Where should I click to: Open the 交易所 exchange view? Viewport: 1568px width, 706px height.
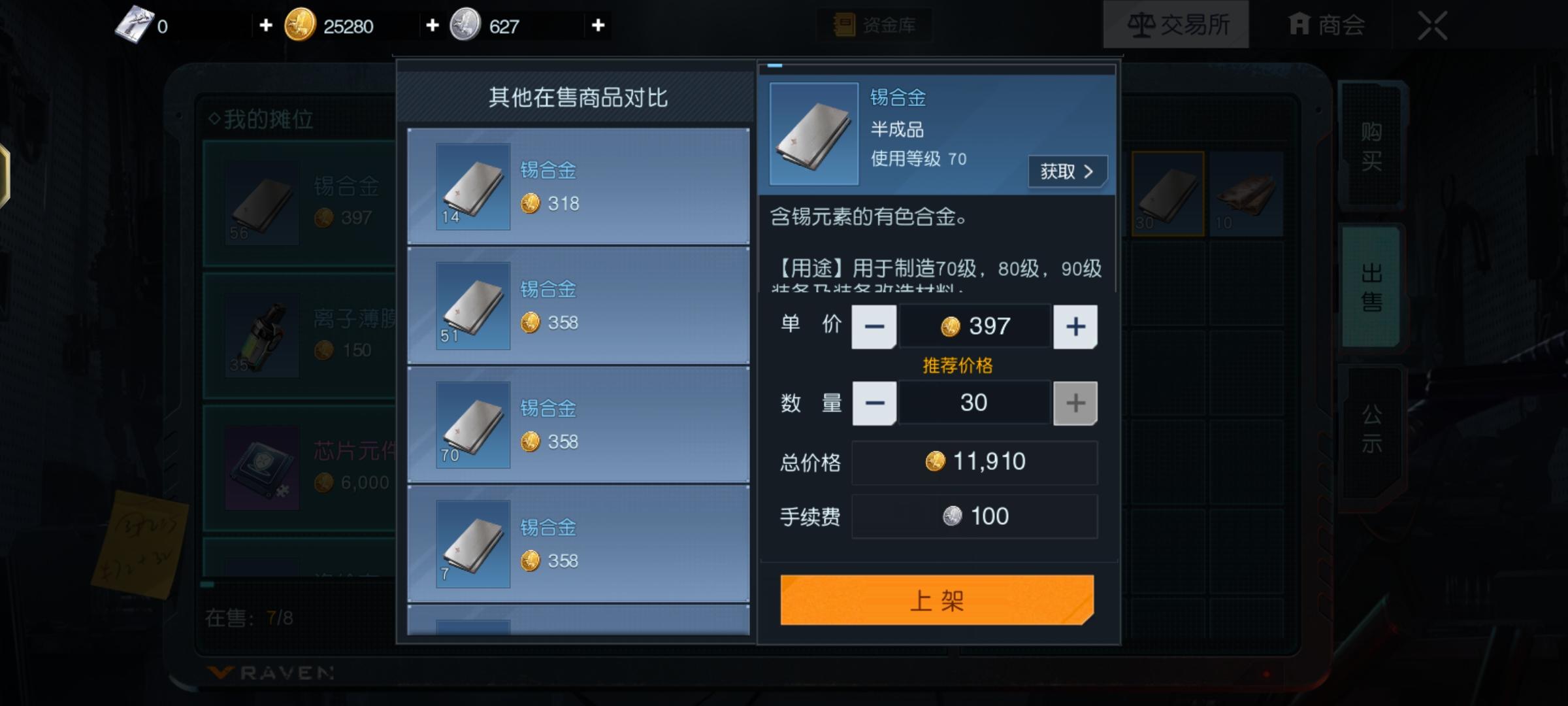point(1176,24)
